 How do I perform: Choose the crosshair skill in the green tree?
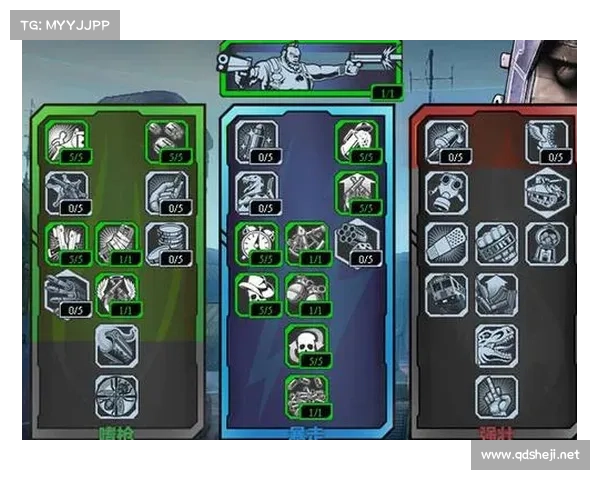(115, 394)
